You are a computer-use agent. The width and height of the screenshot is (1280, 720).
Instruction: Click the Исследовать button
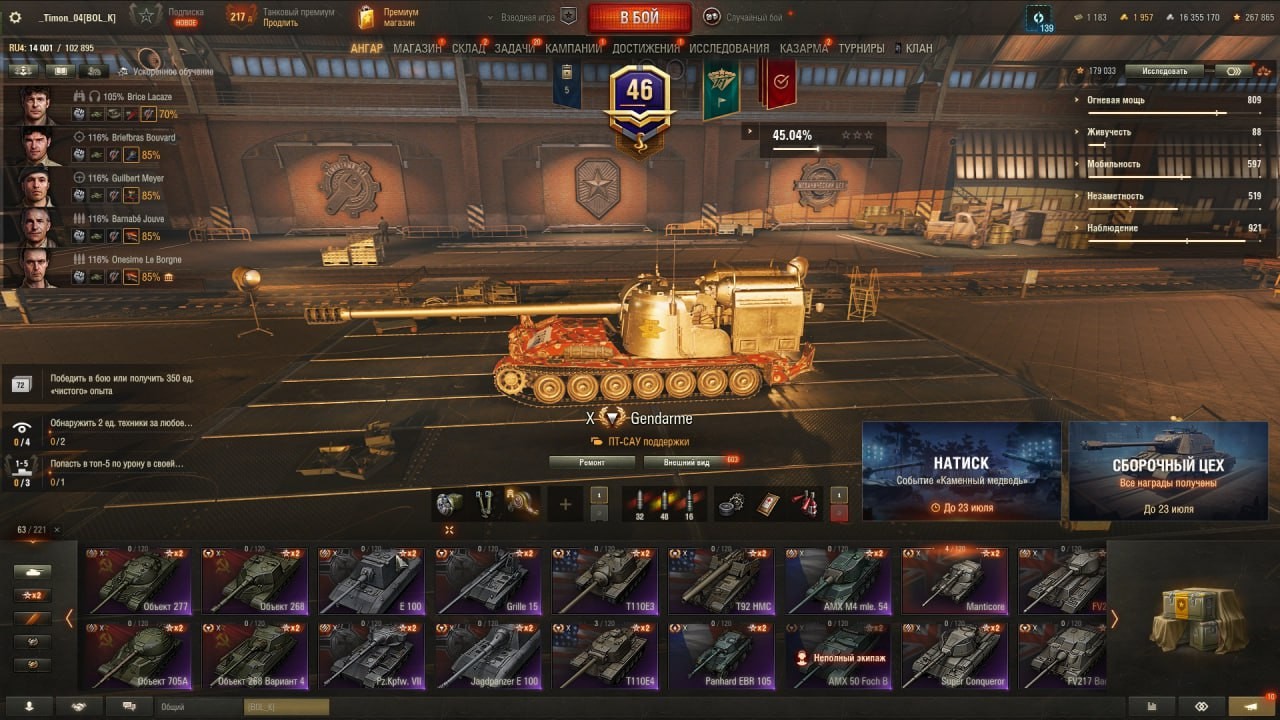(1165, 71)
